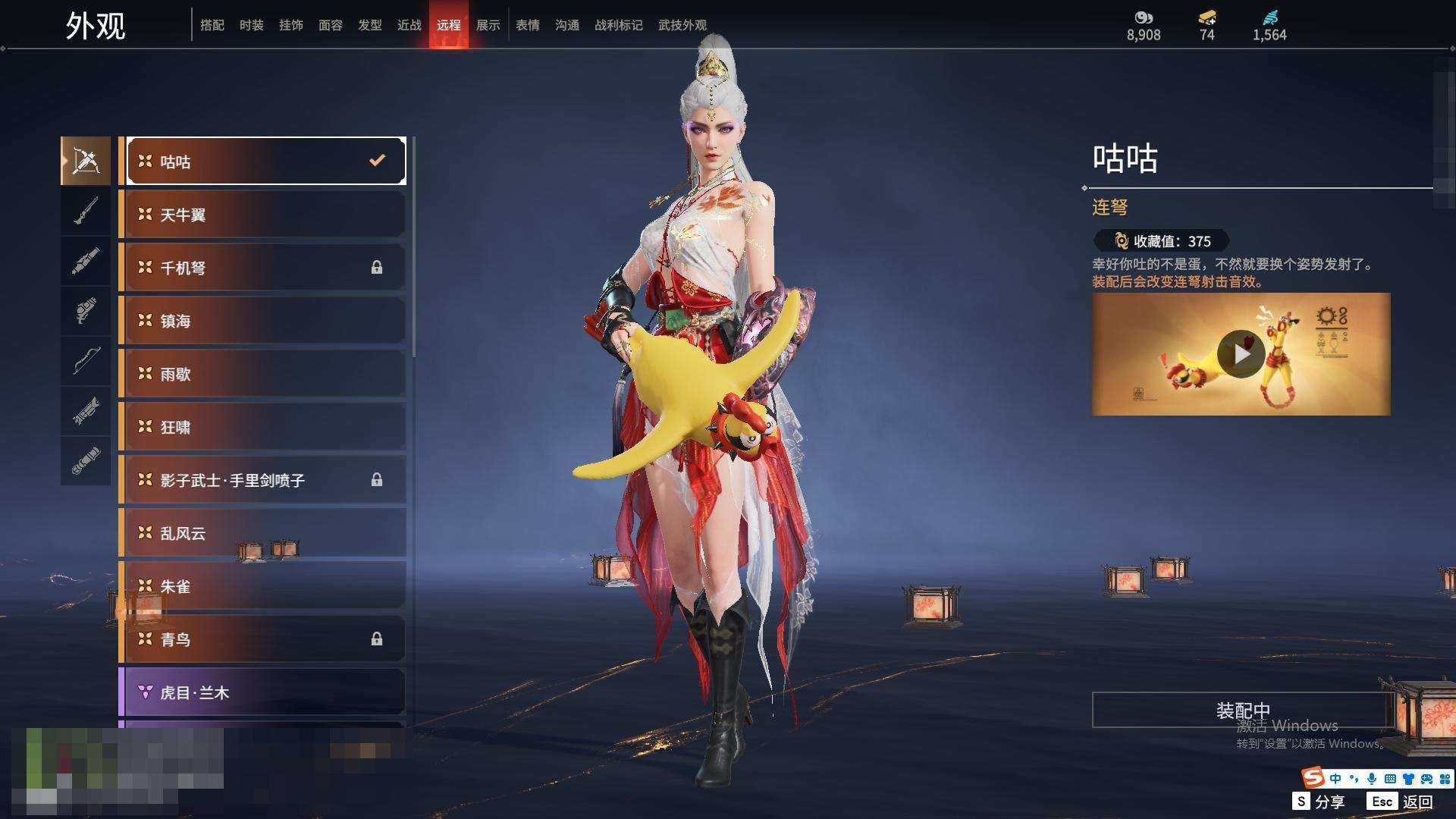Click the 分享 share button
Image resolution: width=1456 pixels, height=819 pixels.
[1319, 802]
